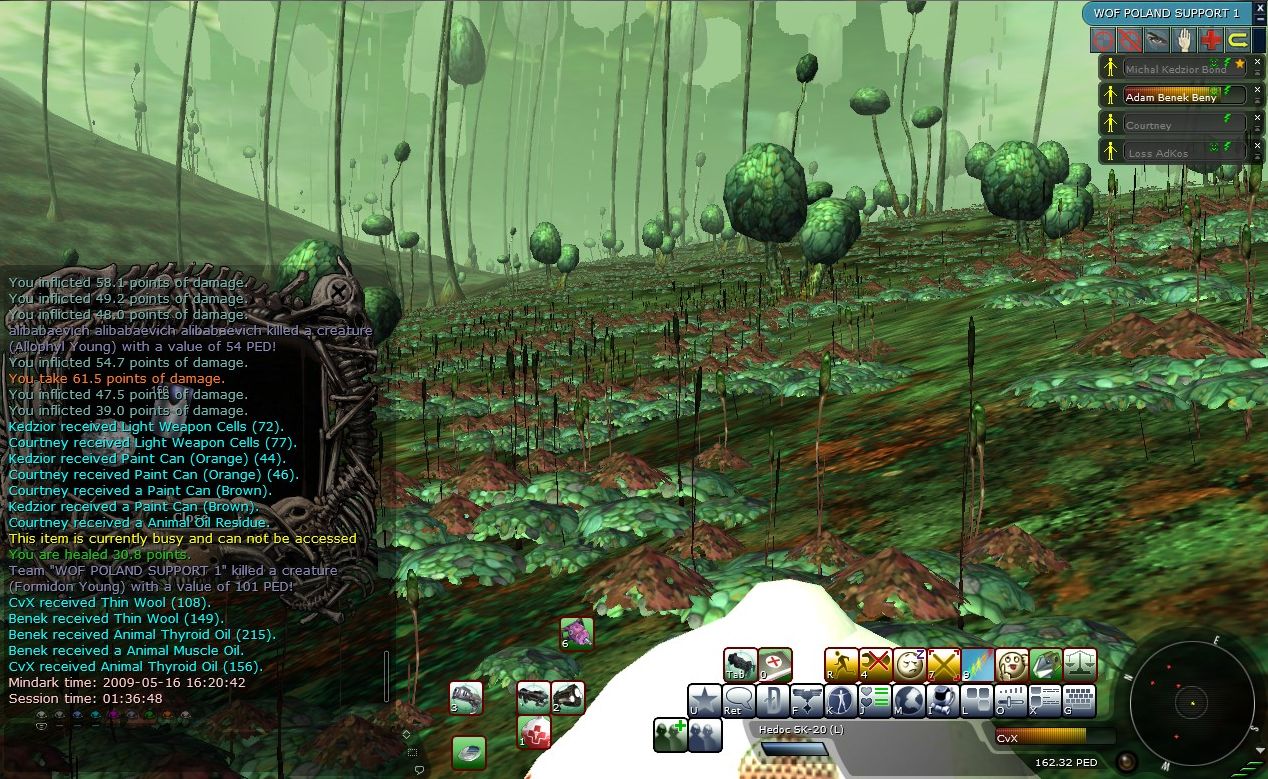Select team member Adam Benek Beny

pyautogui.click(x=1175, y=97)
